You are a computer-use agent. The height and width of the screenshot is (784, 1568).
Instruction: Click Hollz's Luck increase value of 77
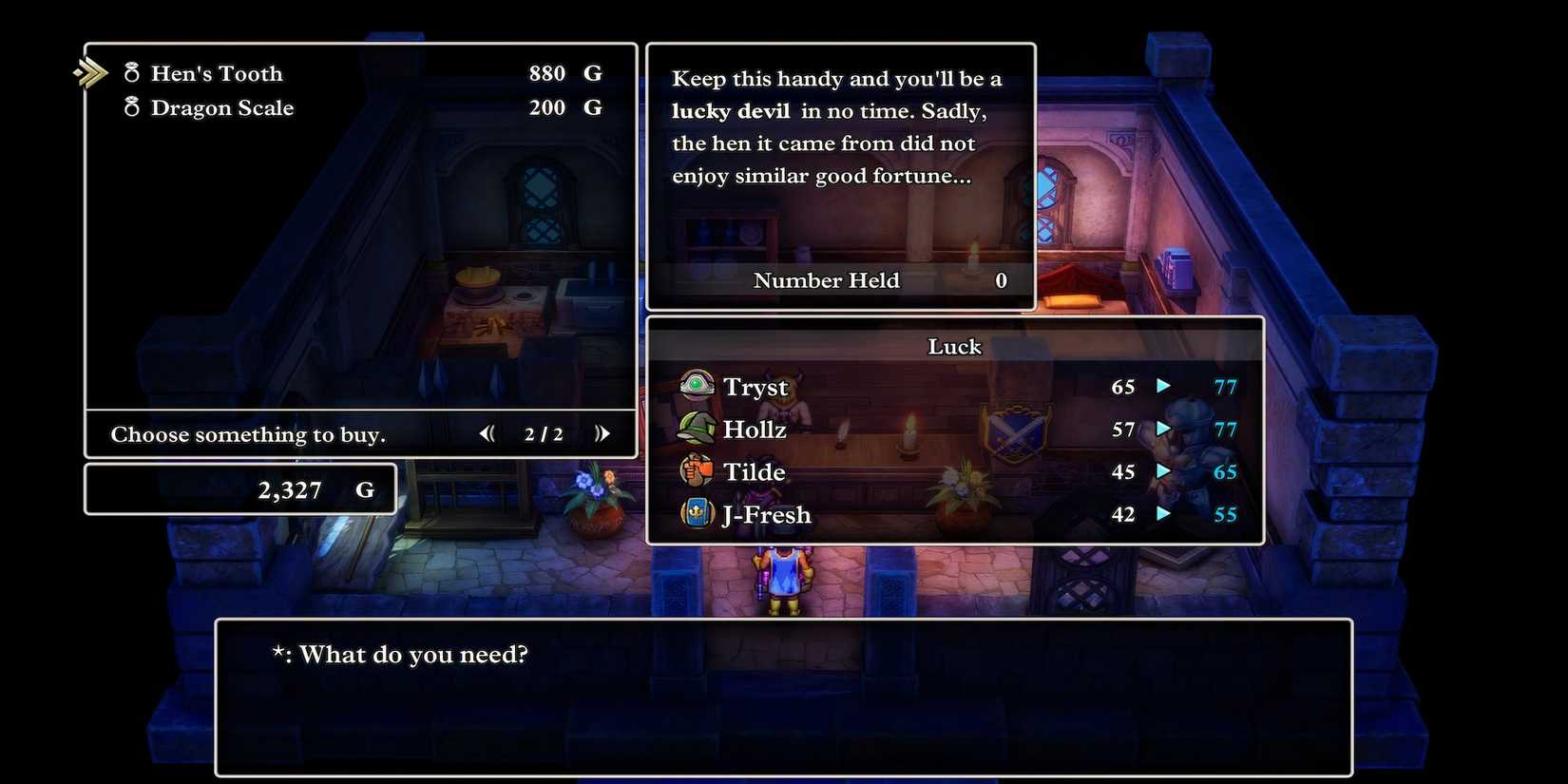click(x=1226, y=429)
